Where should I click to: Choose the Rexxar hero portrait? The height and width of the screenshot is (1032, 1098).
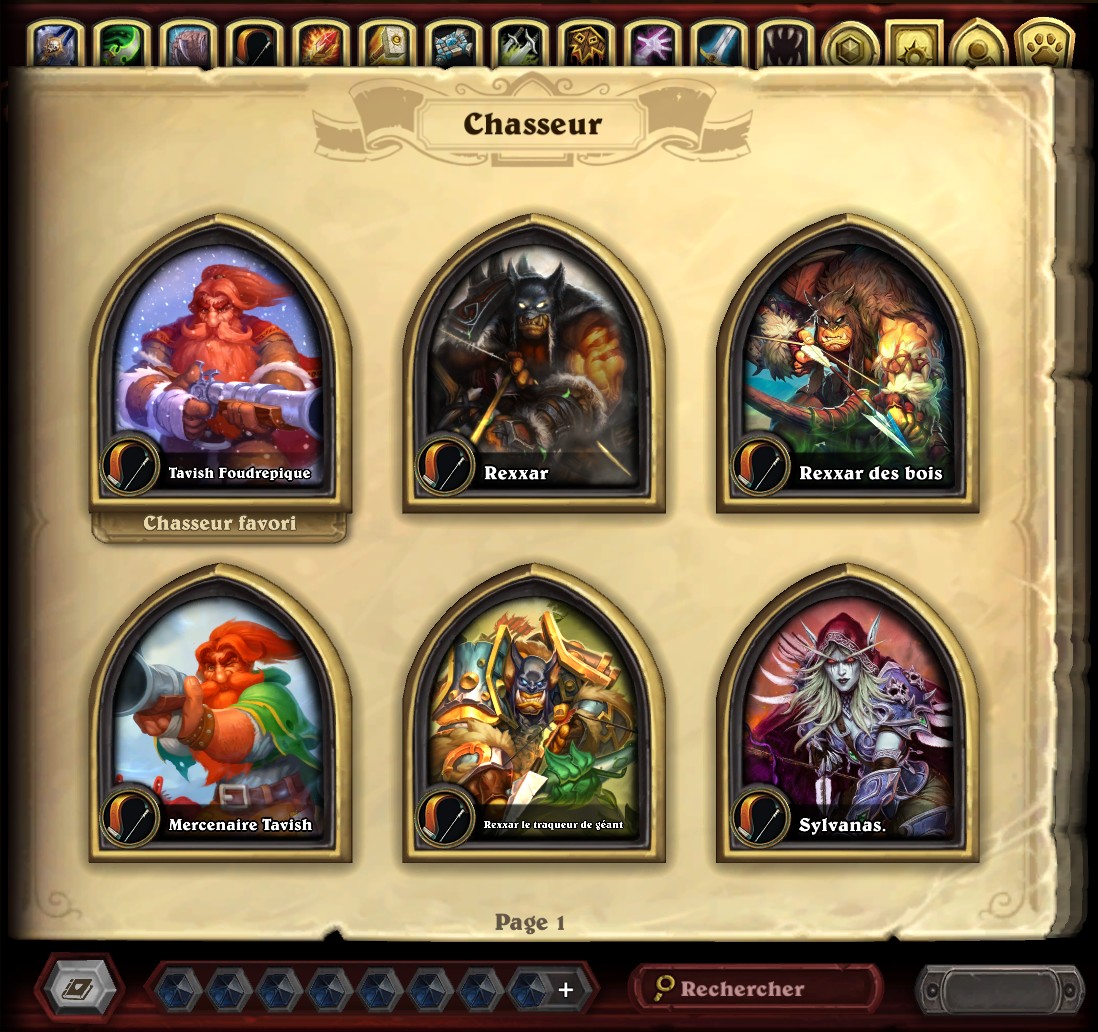(533, 365)
